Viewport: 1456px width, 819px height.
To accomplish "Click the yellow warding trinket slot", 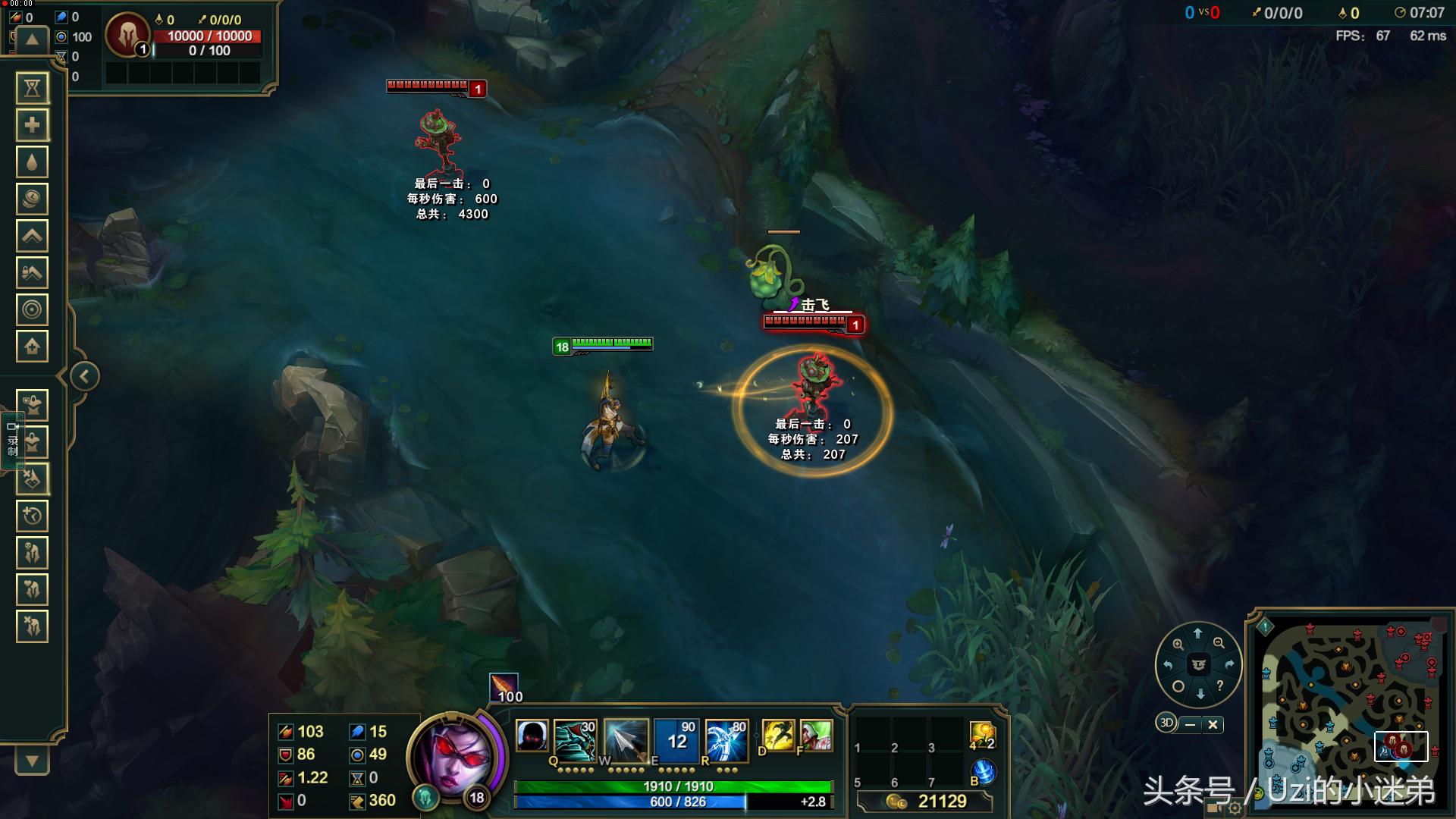I will (x=982, y=736).
